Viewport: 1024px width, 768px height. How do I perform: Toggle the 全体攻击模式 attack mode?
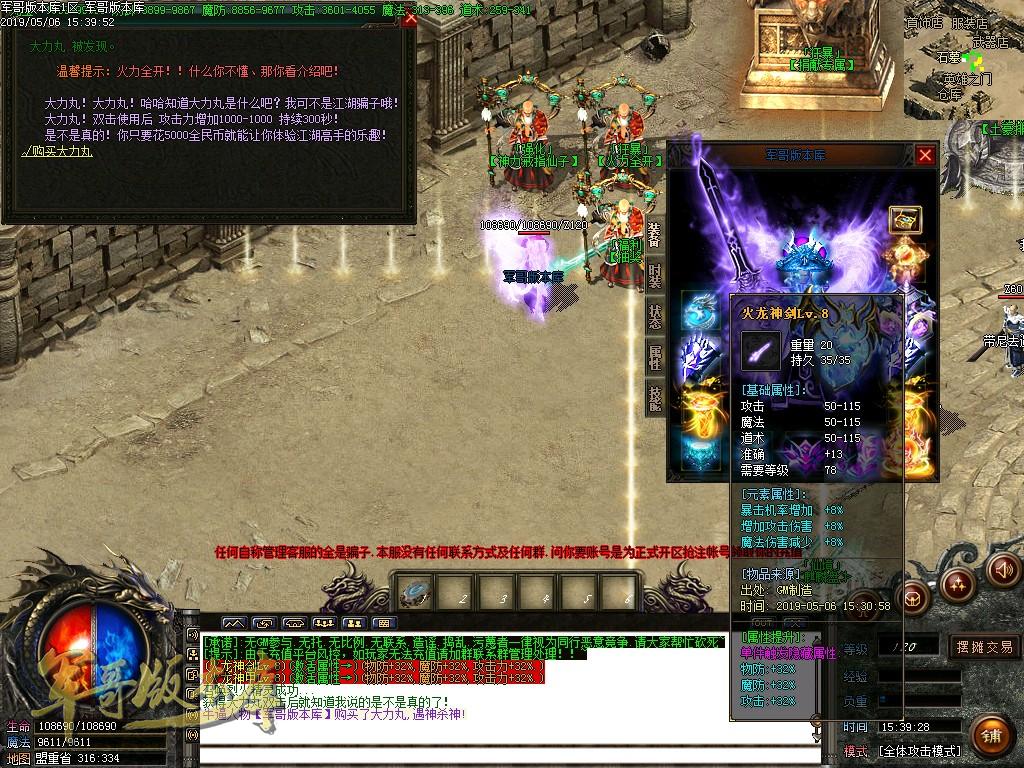pos(920,750)
